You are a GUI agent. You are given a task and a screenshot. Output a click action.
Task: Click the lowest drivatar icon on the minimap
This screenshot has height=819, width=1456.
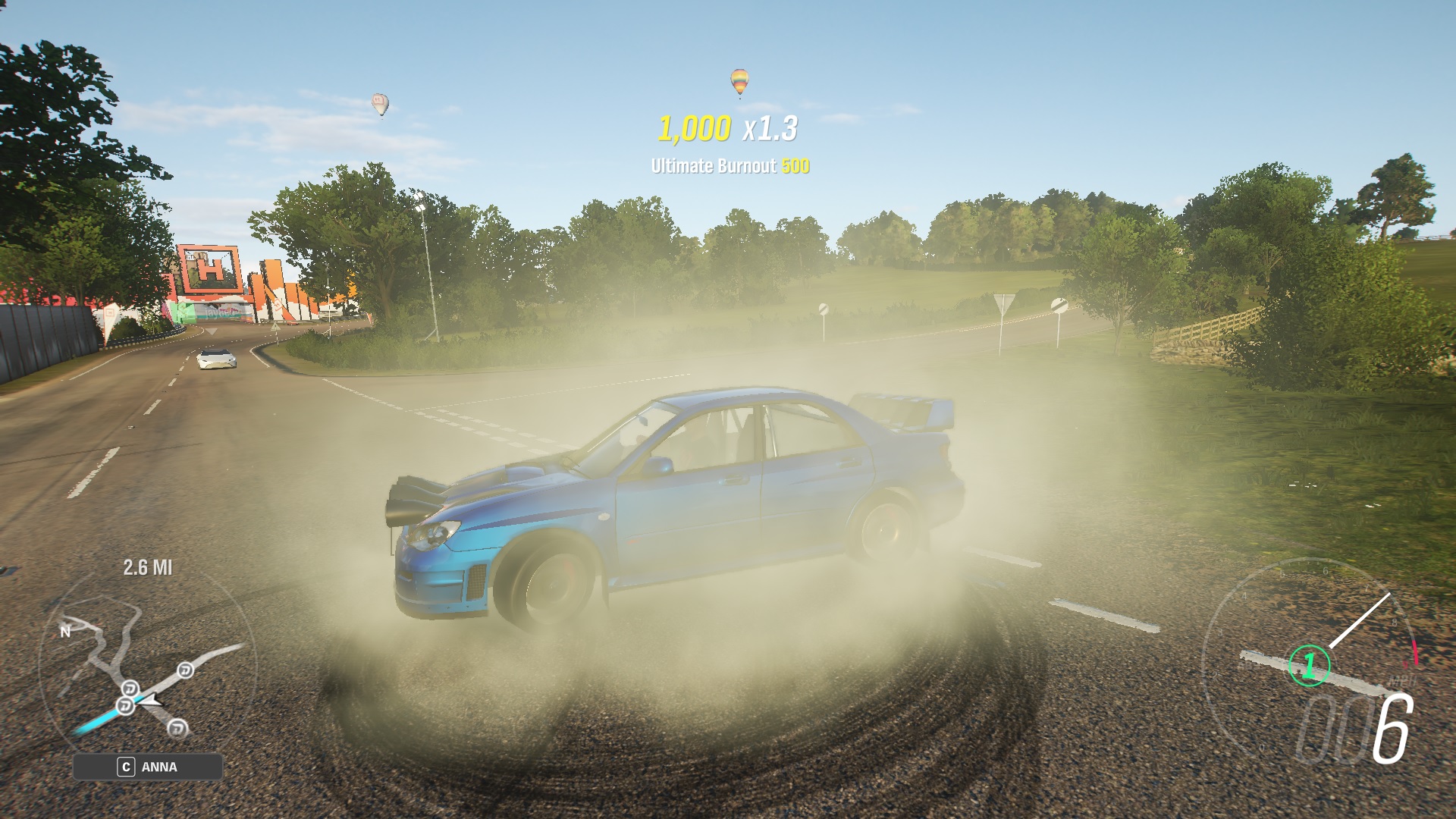(177, 727)
